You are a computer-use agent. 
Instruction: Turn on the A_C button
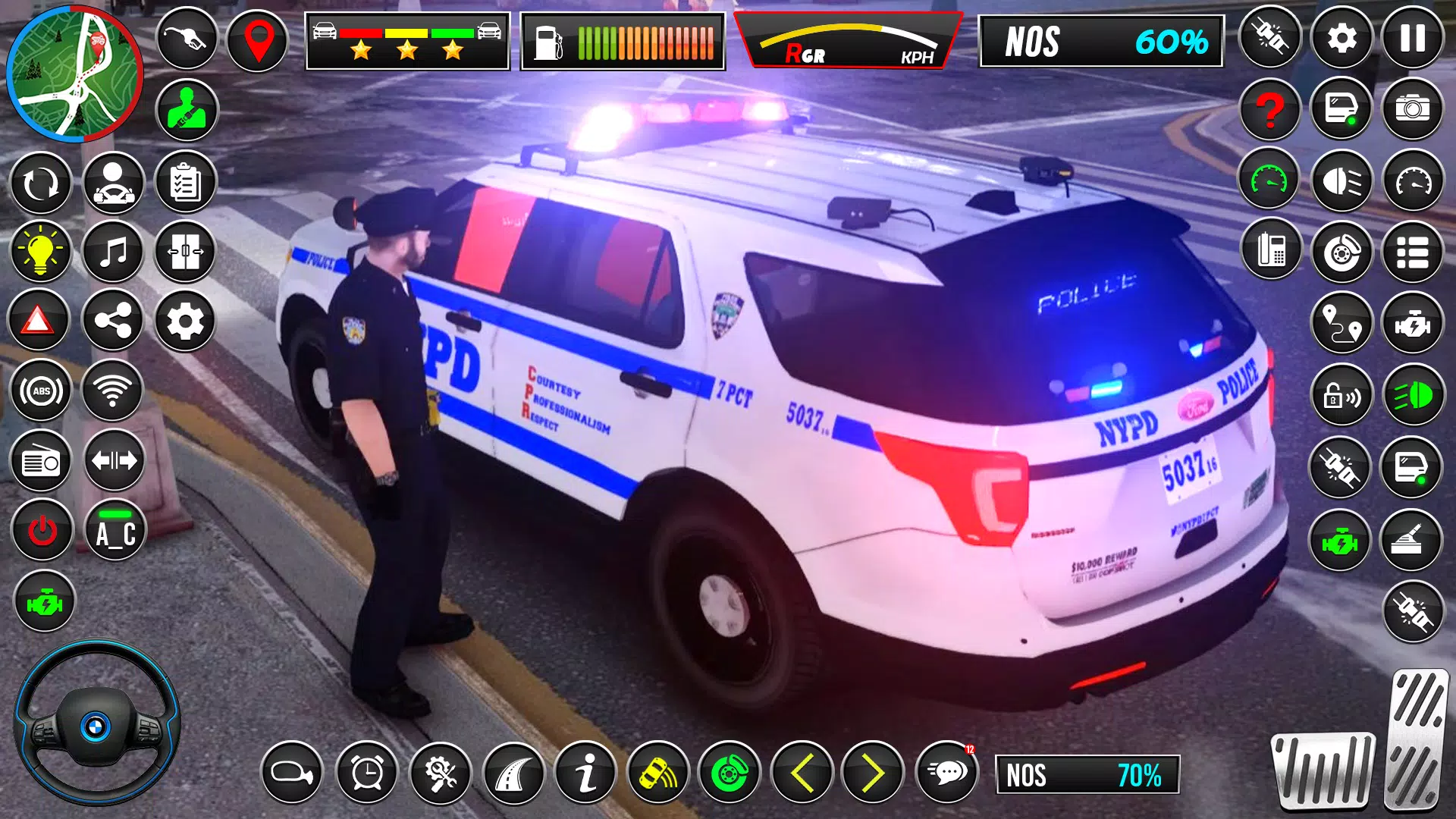[x=115, y=531]
